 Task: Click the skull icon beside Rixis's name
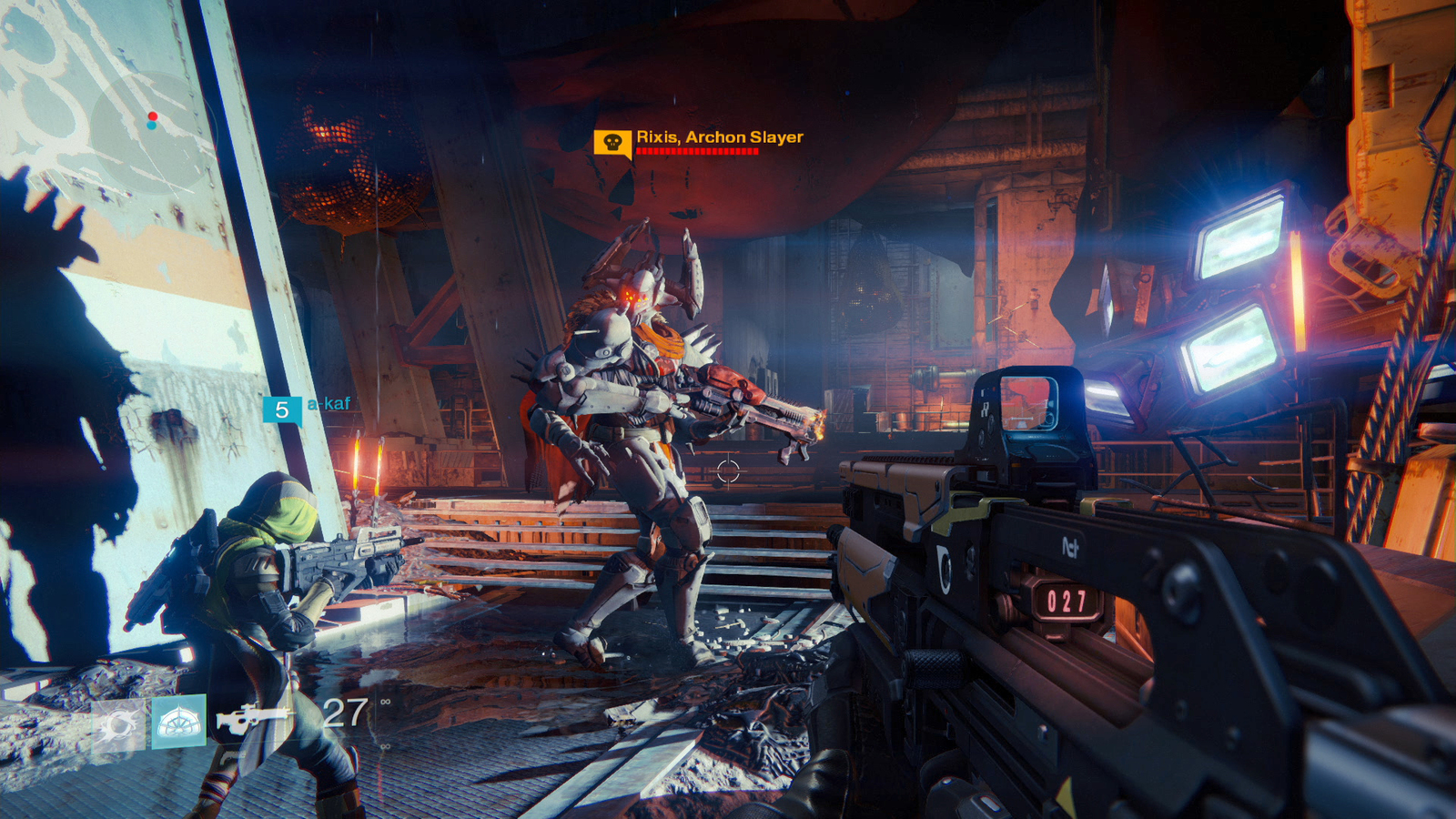pyautogui.click(x=612, y=142)
